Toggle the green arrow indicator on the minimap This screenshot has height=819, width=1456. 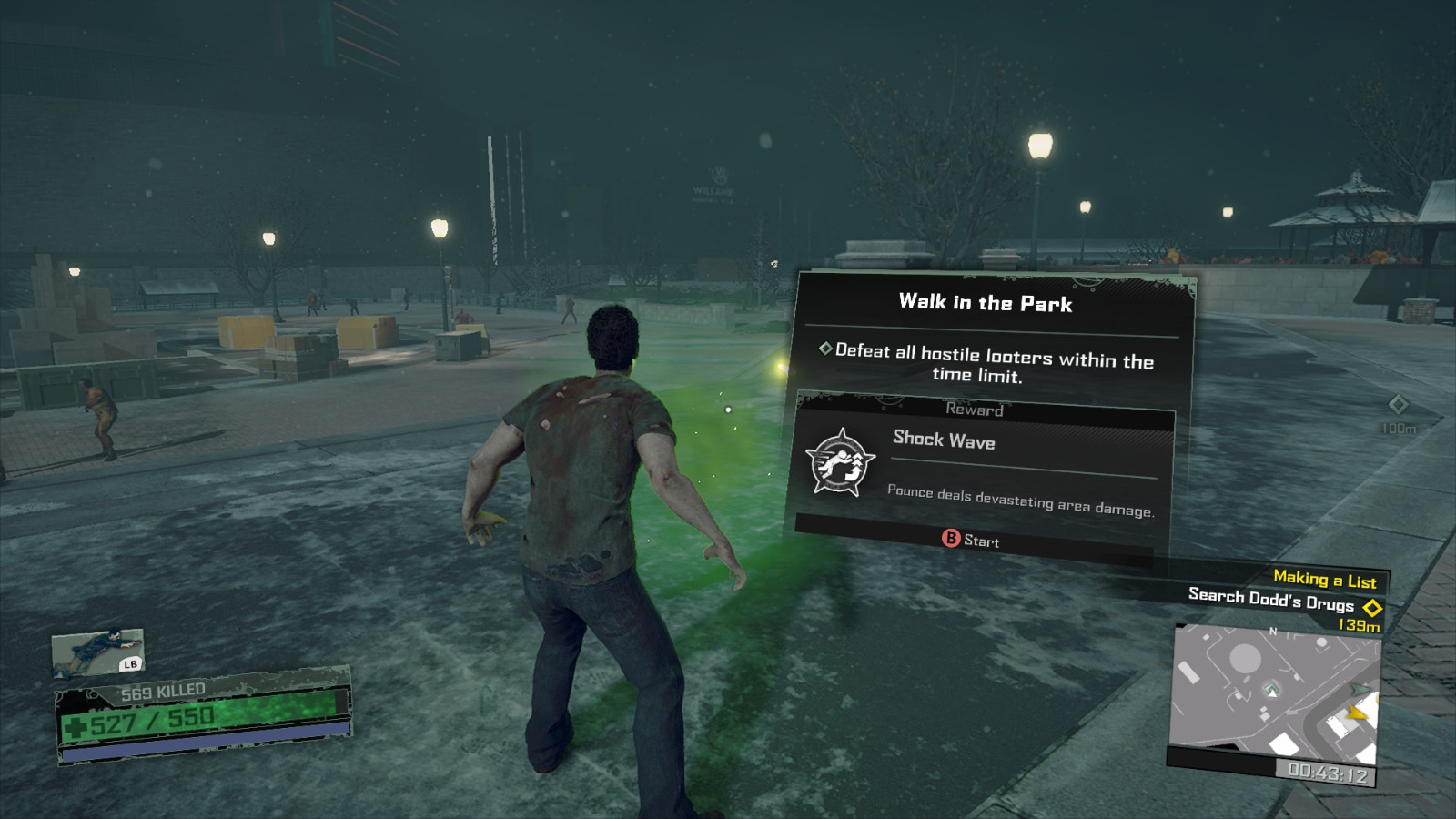point(1358,688)
